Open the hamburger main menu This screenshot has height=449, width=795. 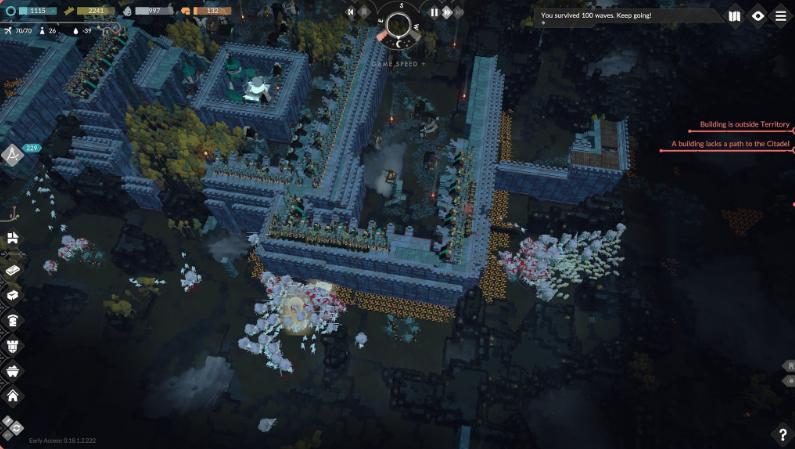coord(781,16)
